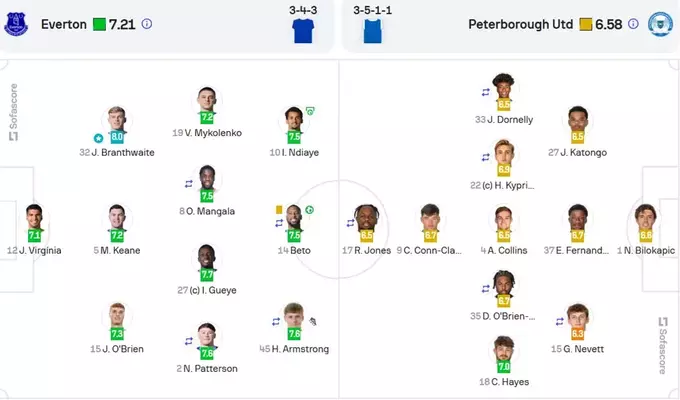The image size is (680, 400).
Task: Show the Peterborough Utd rating info icon
Action: pos(628,23)
